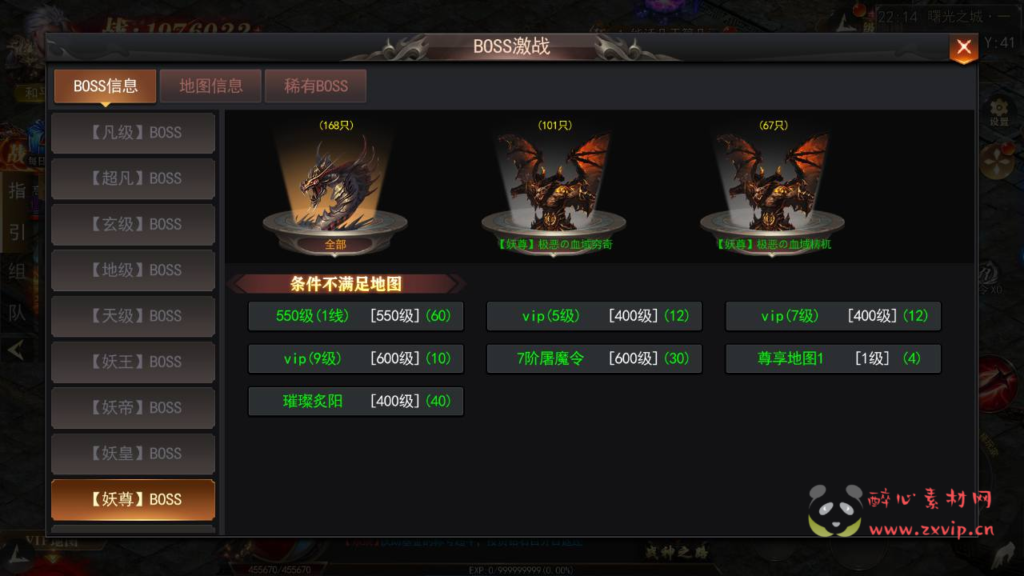Choose the 【妖帝】BOSS category
This screenshot has width=1024, height=576.
133,408
